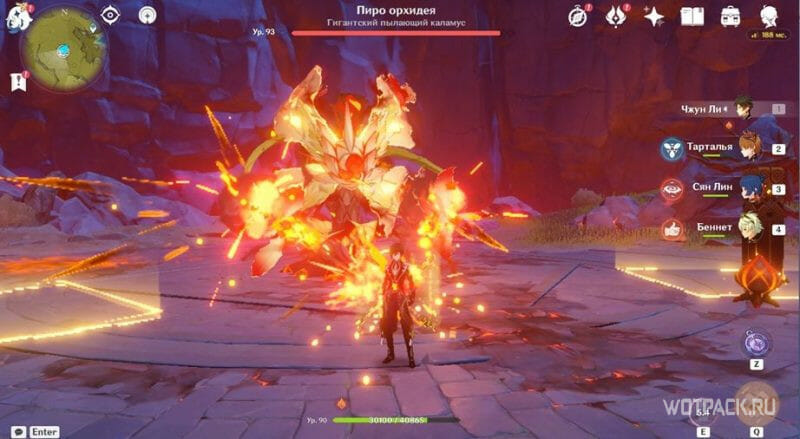Open the co-op mode icon

click(147, 15)
